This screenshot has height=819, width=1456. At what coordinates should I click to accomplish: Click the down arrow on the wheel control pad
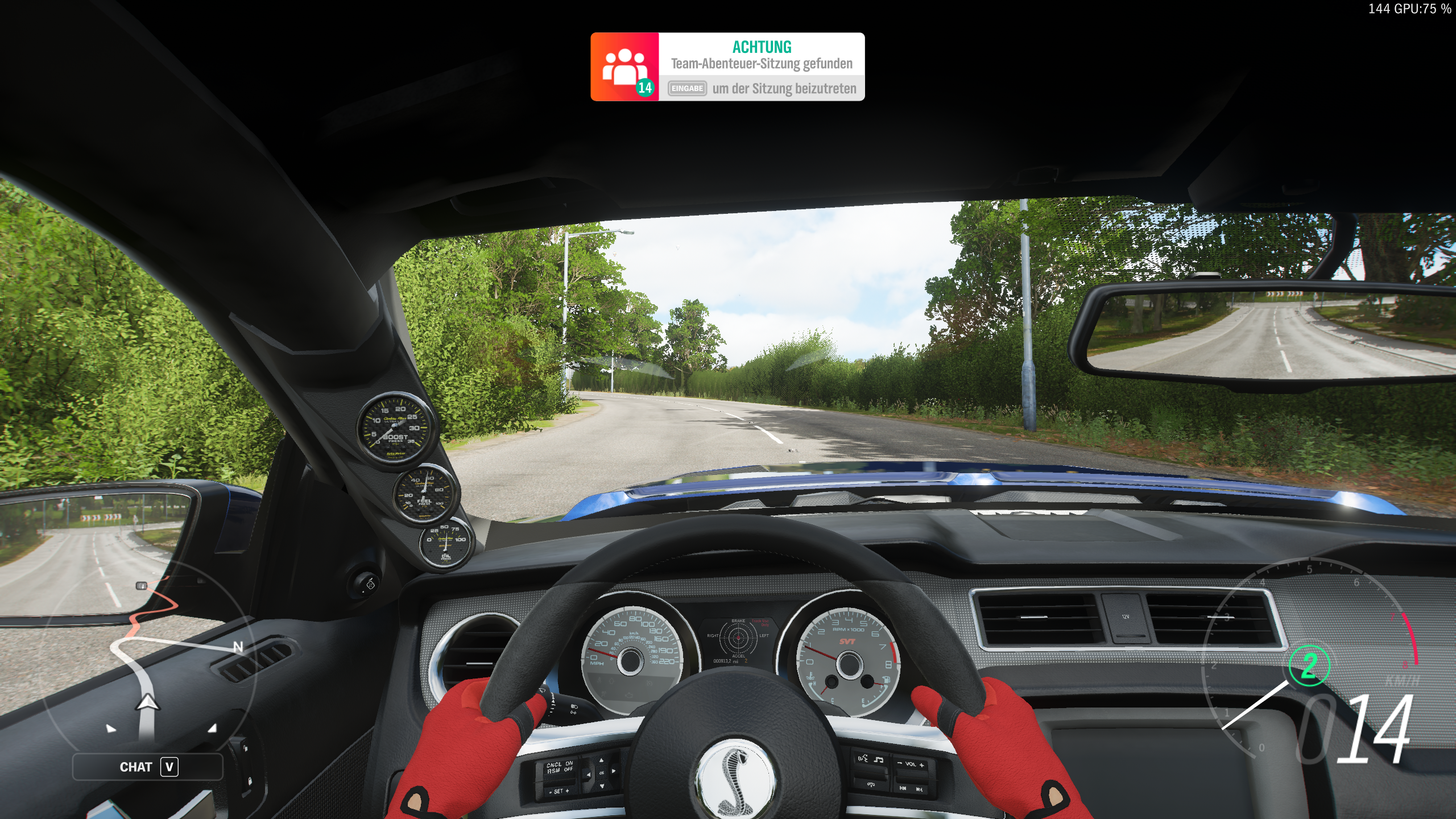(x=602, y=787)
